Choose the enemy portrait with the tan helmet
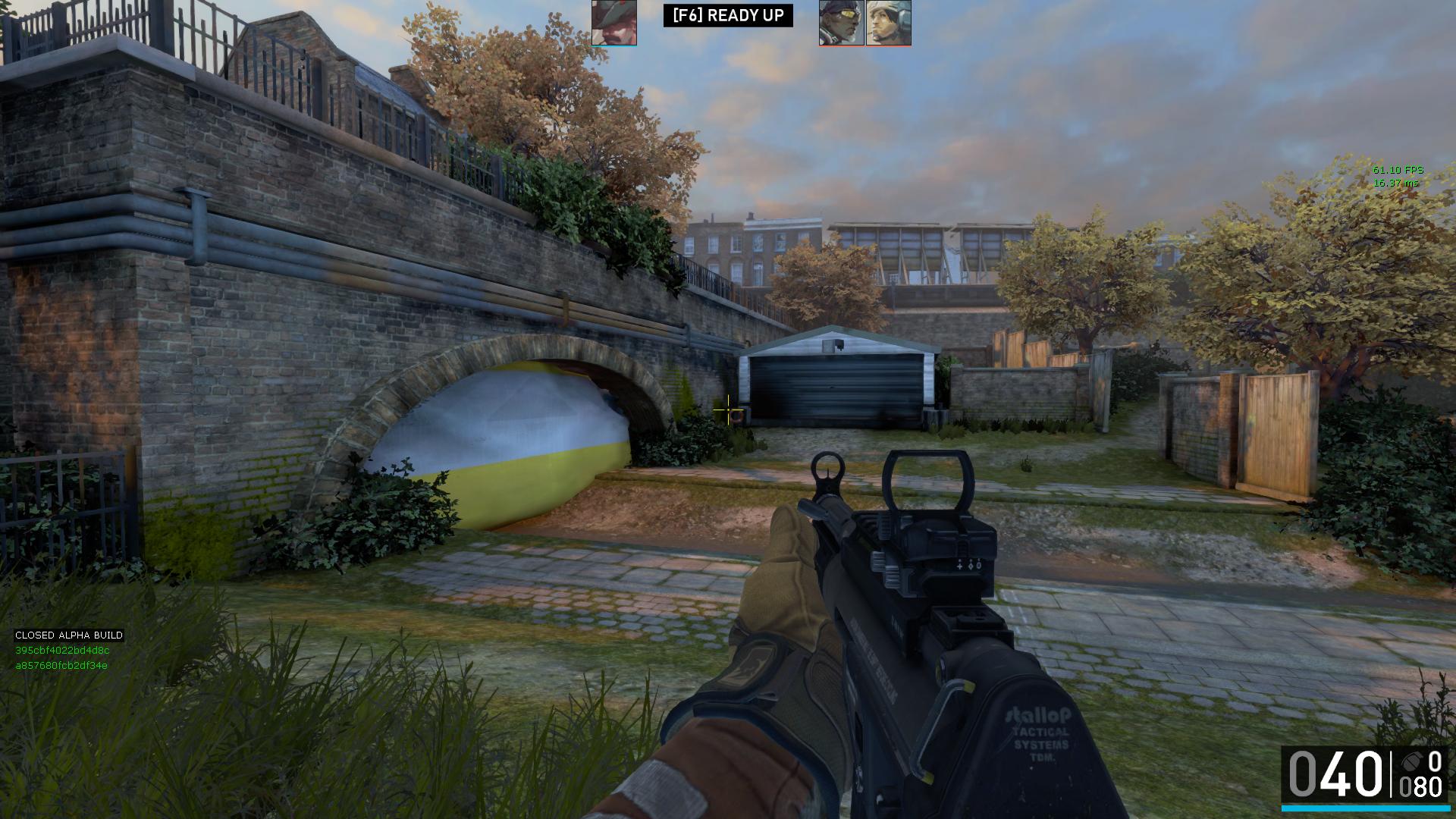1456x819 pixels. coord(888,23)
